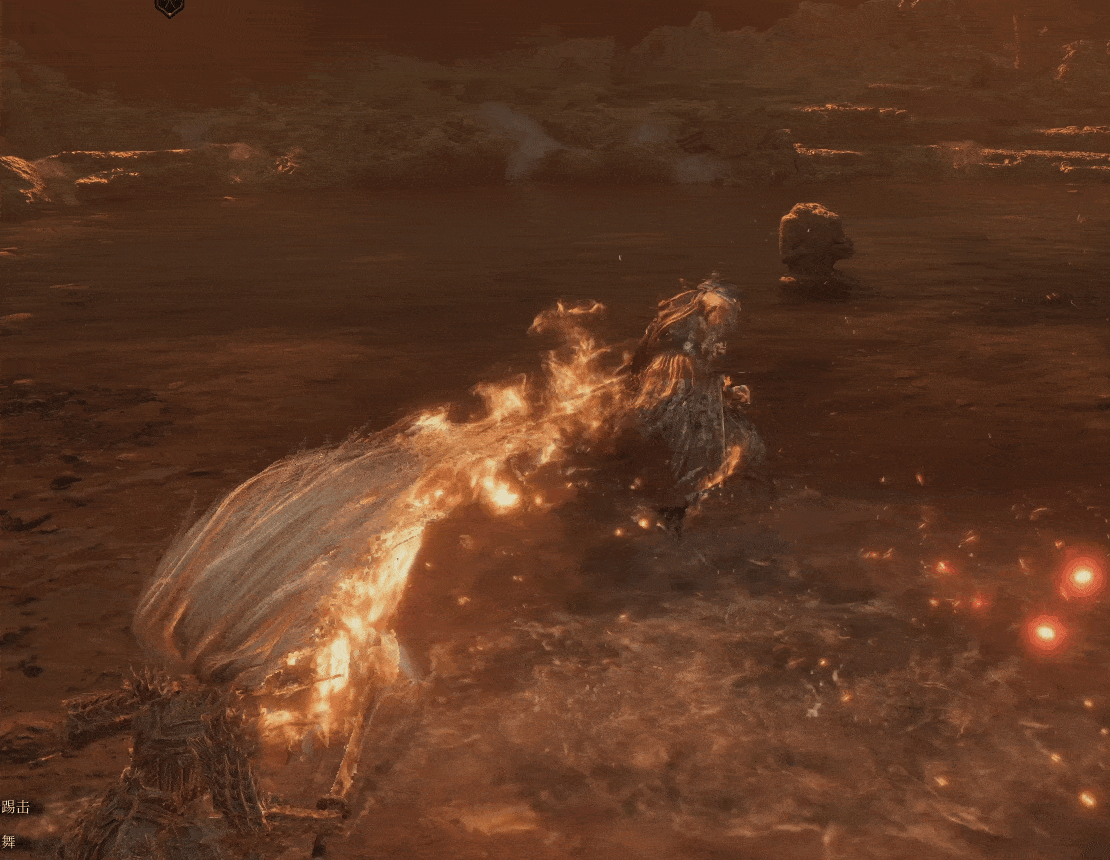Select the 踢击 skill label
This screenshot has width=1110, height=860.
tap(16, 806)
